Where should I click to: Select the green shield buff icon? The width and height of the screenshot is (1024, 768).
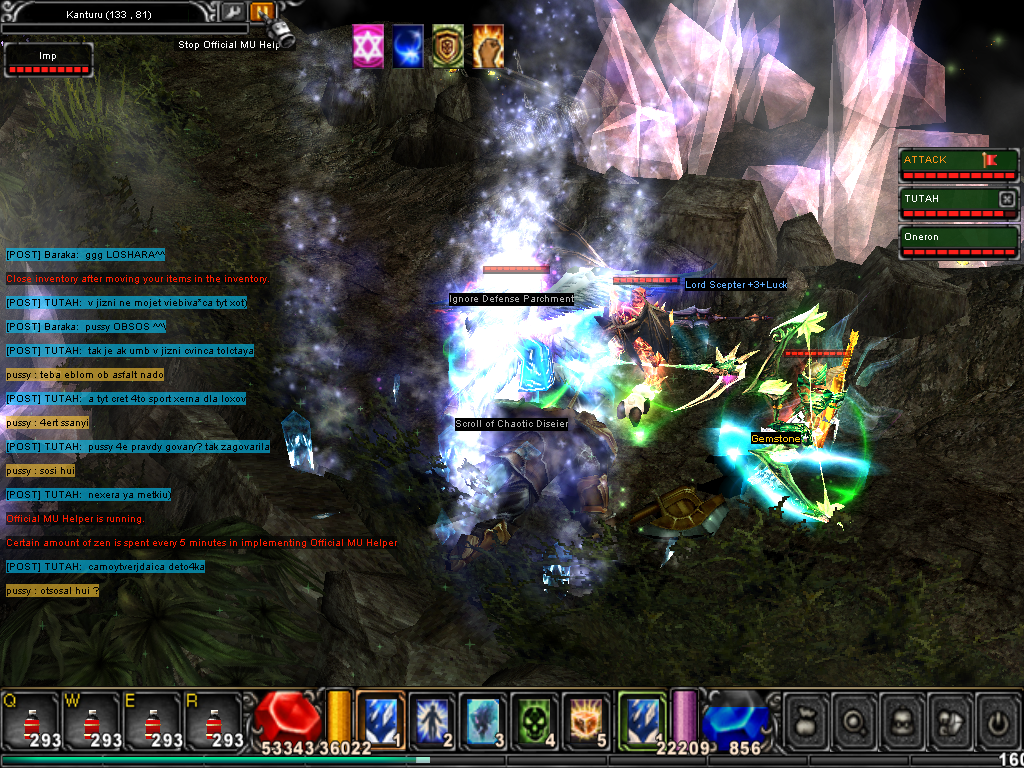point(448,47)
